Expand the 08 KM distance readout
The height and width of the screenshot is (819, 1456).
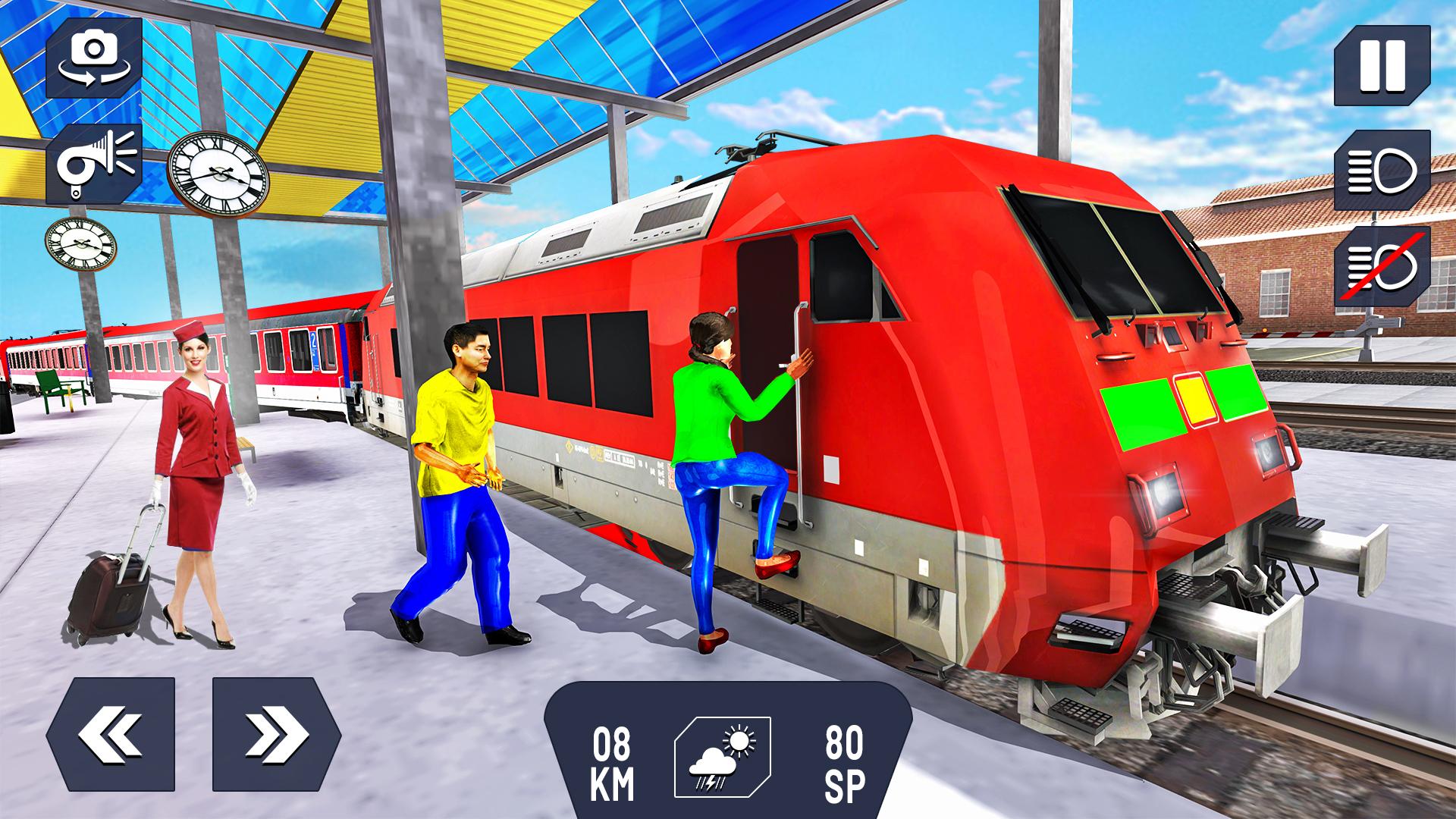coord(611,766)
